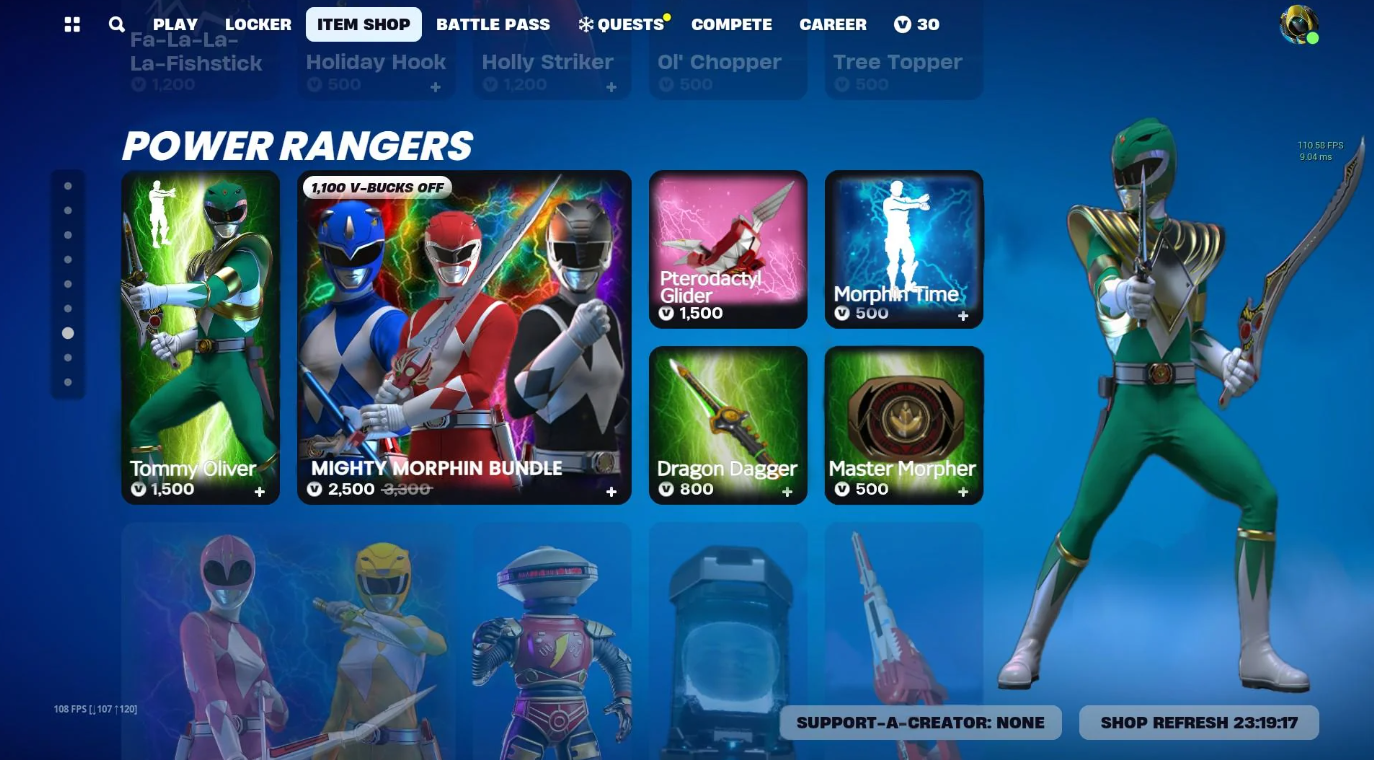Open the Item Shop tab
Image resolution: width=1374 pixels, height=760 pixels.
[x=363, y=24]
